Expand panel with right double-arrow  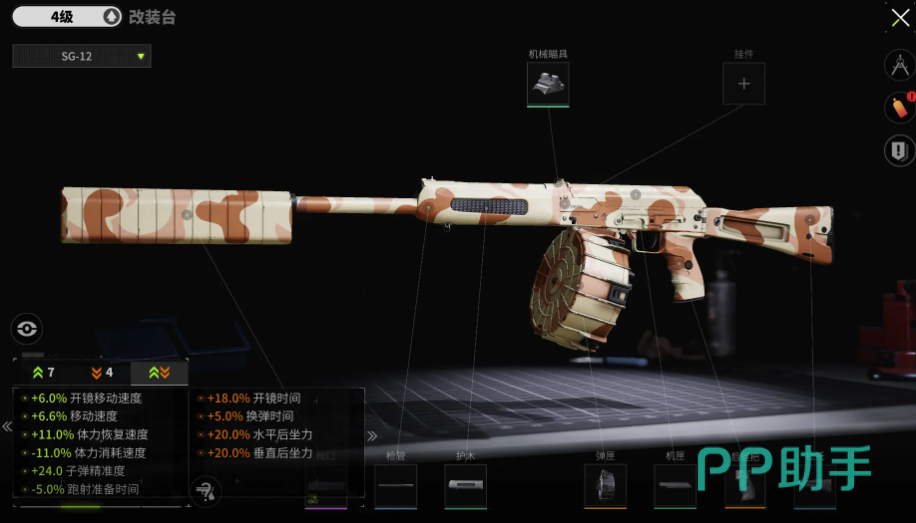(x=372, y=435)
